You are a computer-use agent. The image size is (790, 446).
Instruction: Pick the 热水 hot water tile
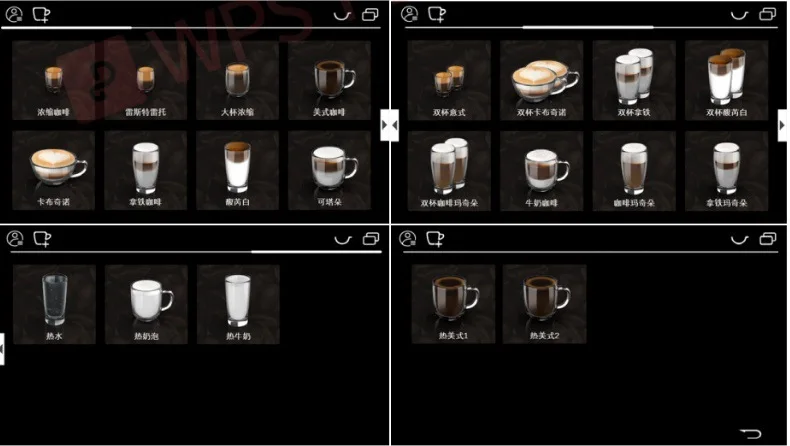54,304
